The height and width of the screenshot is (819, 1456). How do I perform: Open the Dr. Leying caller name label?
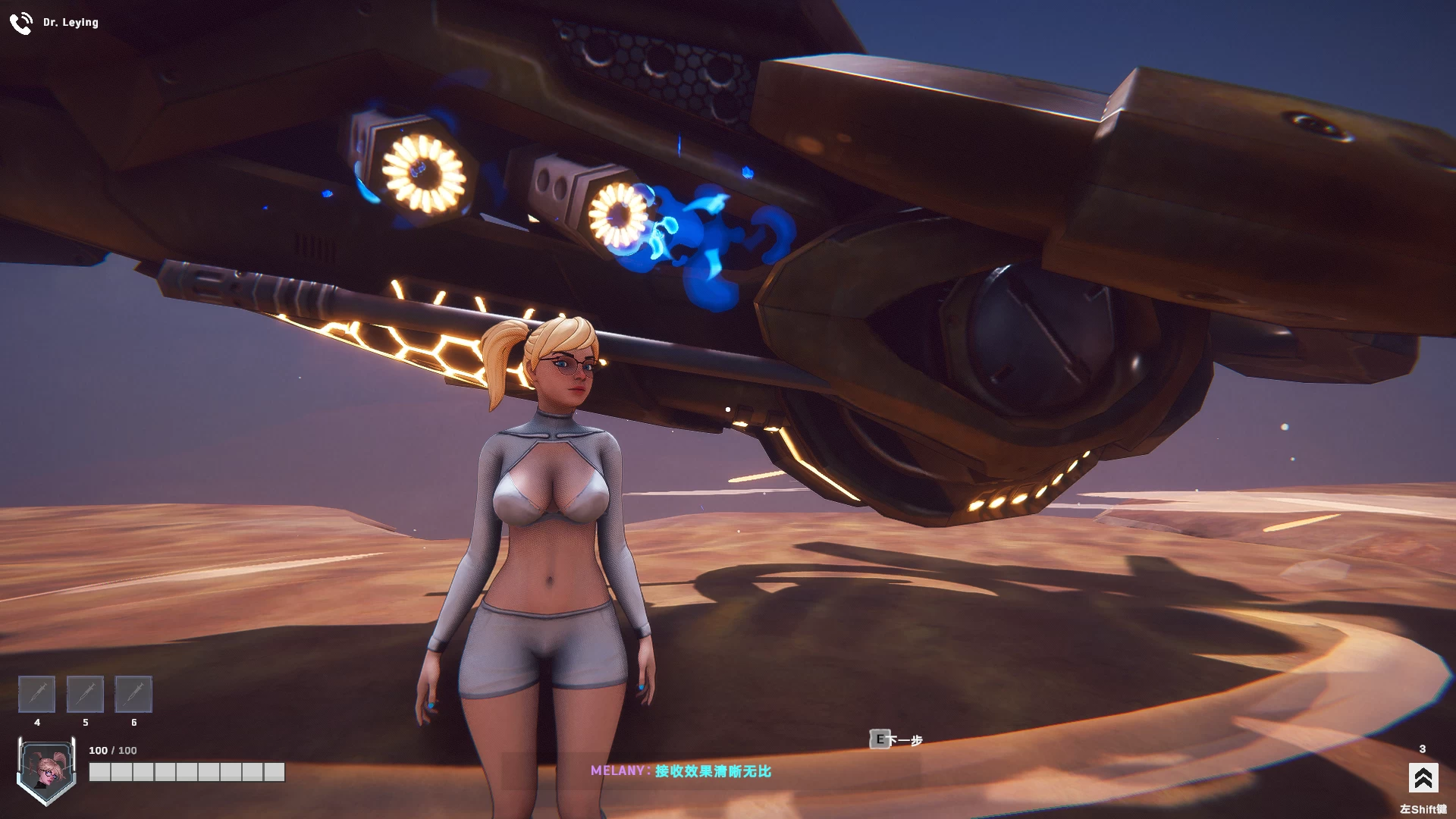click(x=71, y=22)
